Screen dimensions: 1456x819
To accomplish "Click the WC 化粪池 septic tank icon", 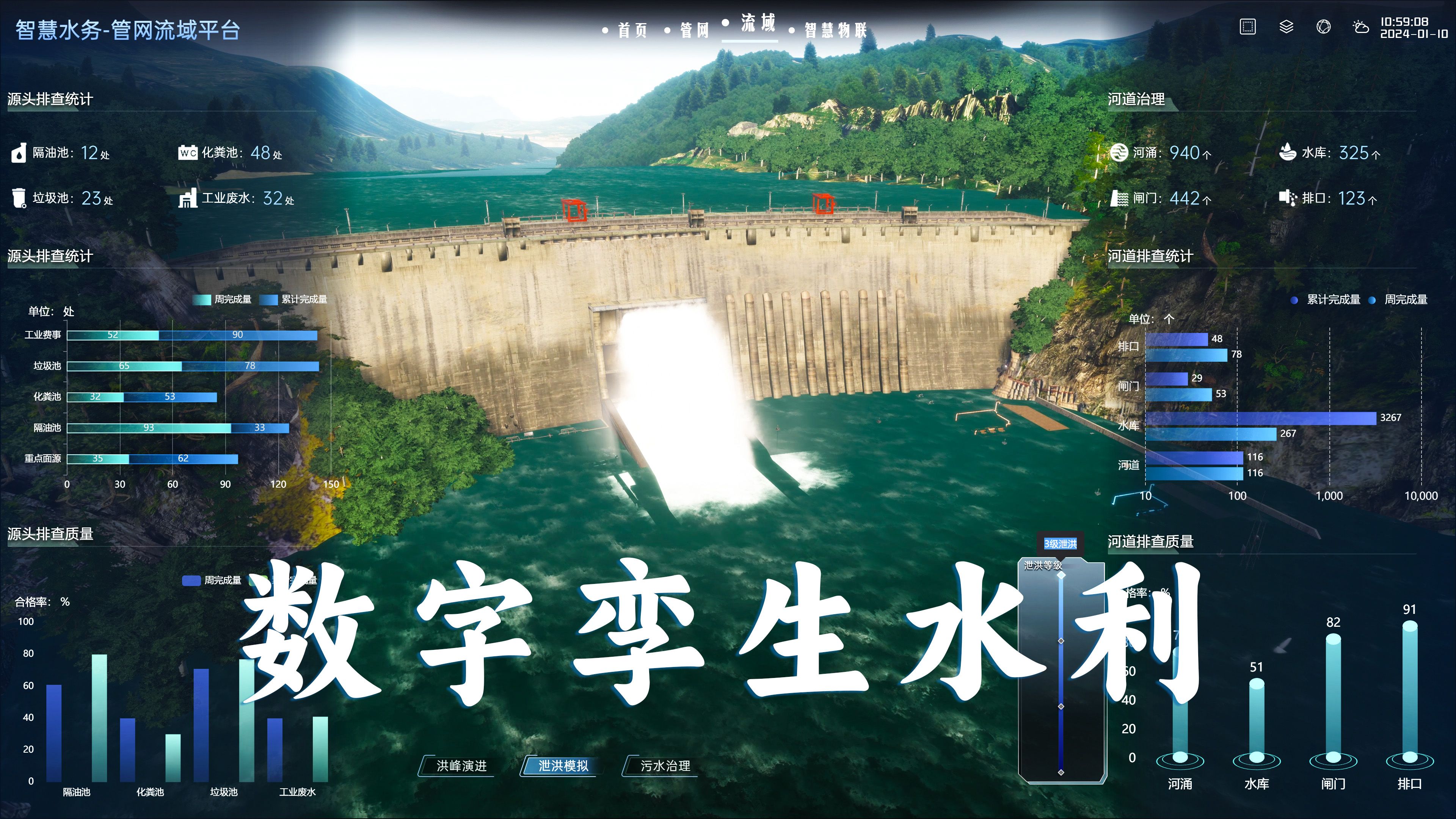I will (x=188, y=153).
